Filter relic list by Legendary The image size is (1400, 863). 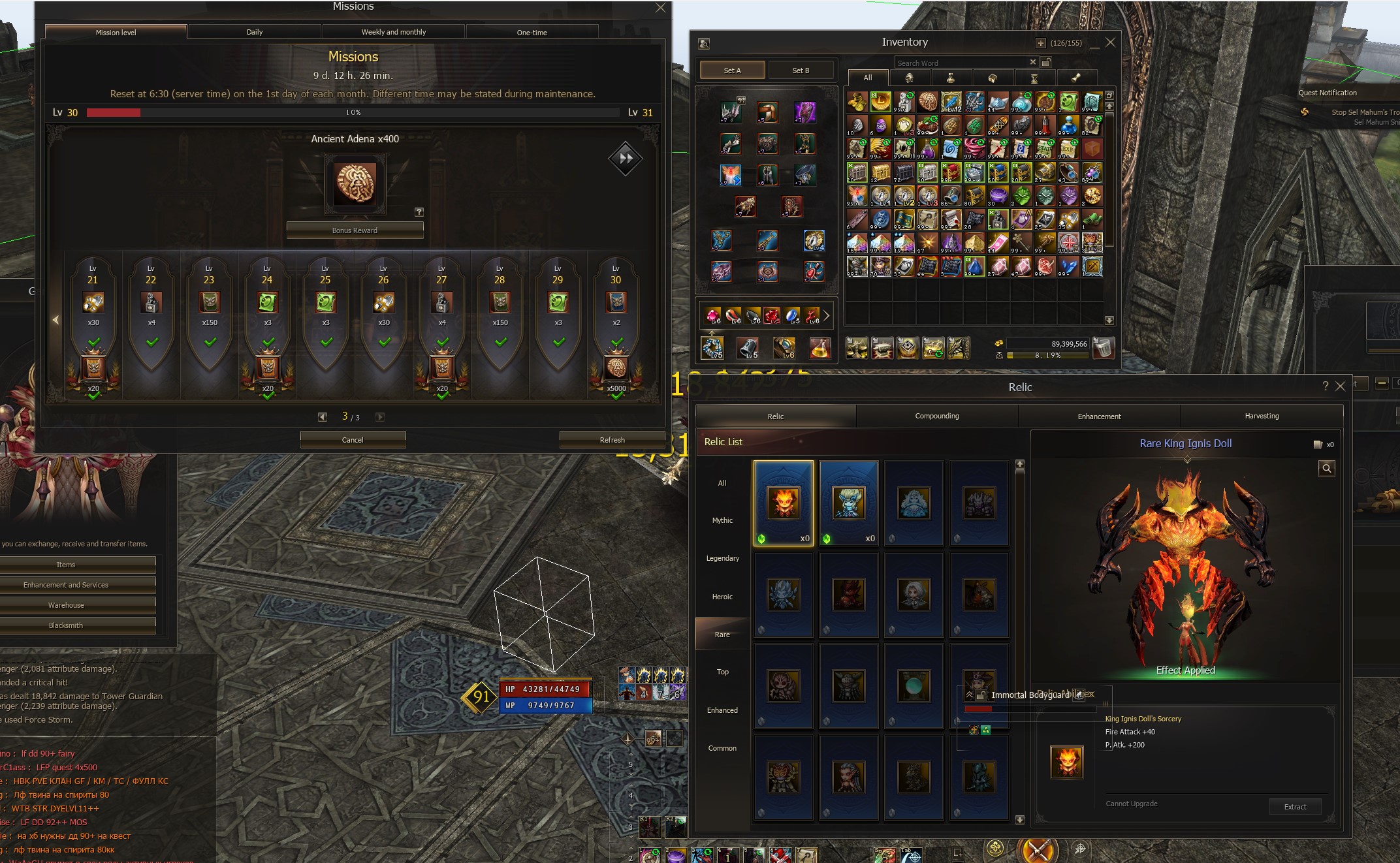(722, 558)
